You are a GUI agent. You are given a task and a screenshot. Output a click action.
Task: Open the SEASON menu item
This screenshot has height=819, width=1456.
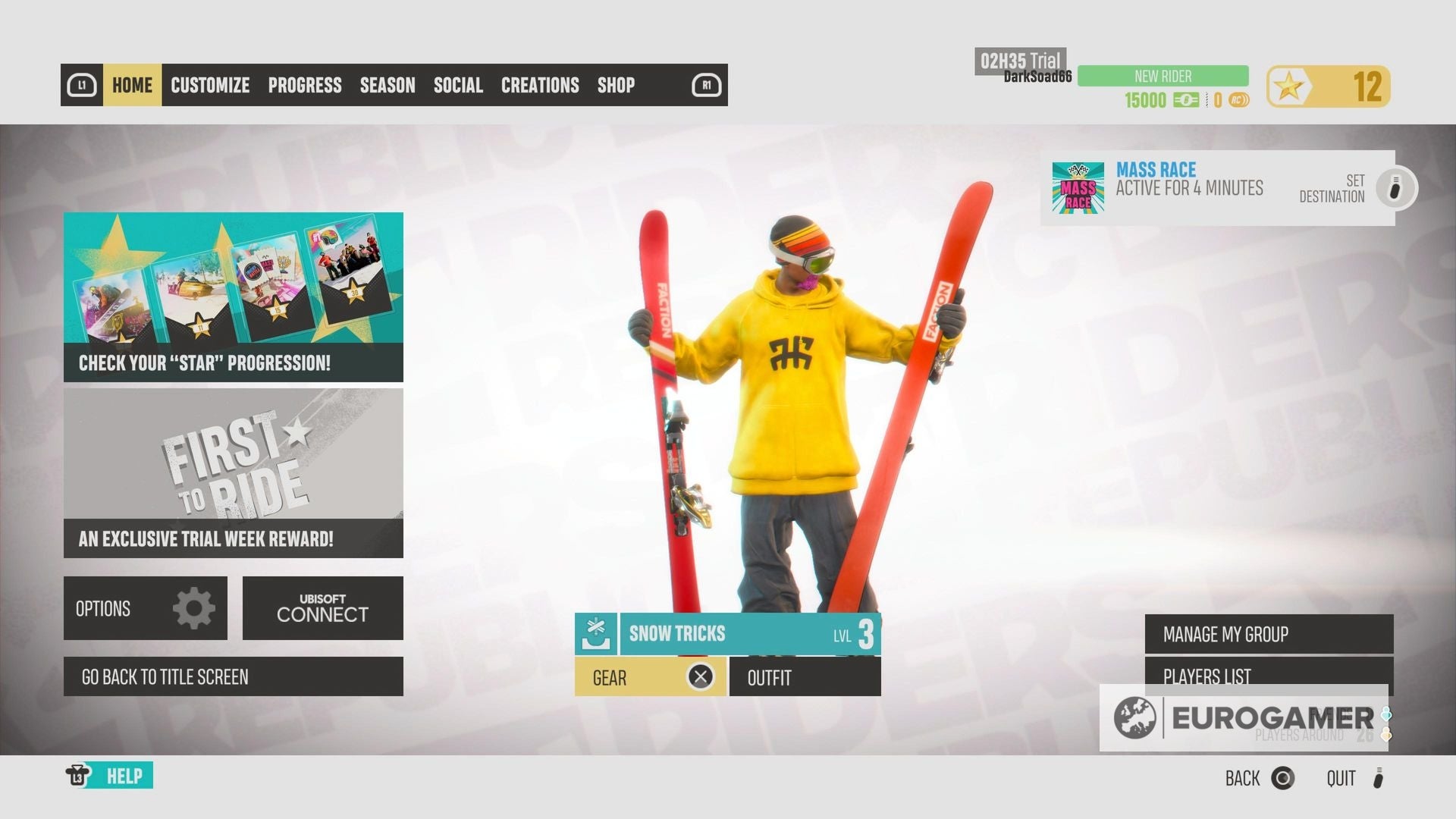(388, 86)
